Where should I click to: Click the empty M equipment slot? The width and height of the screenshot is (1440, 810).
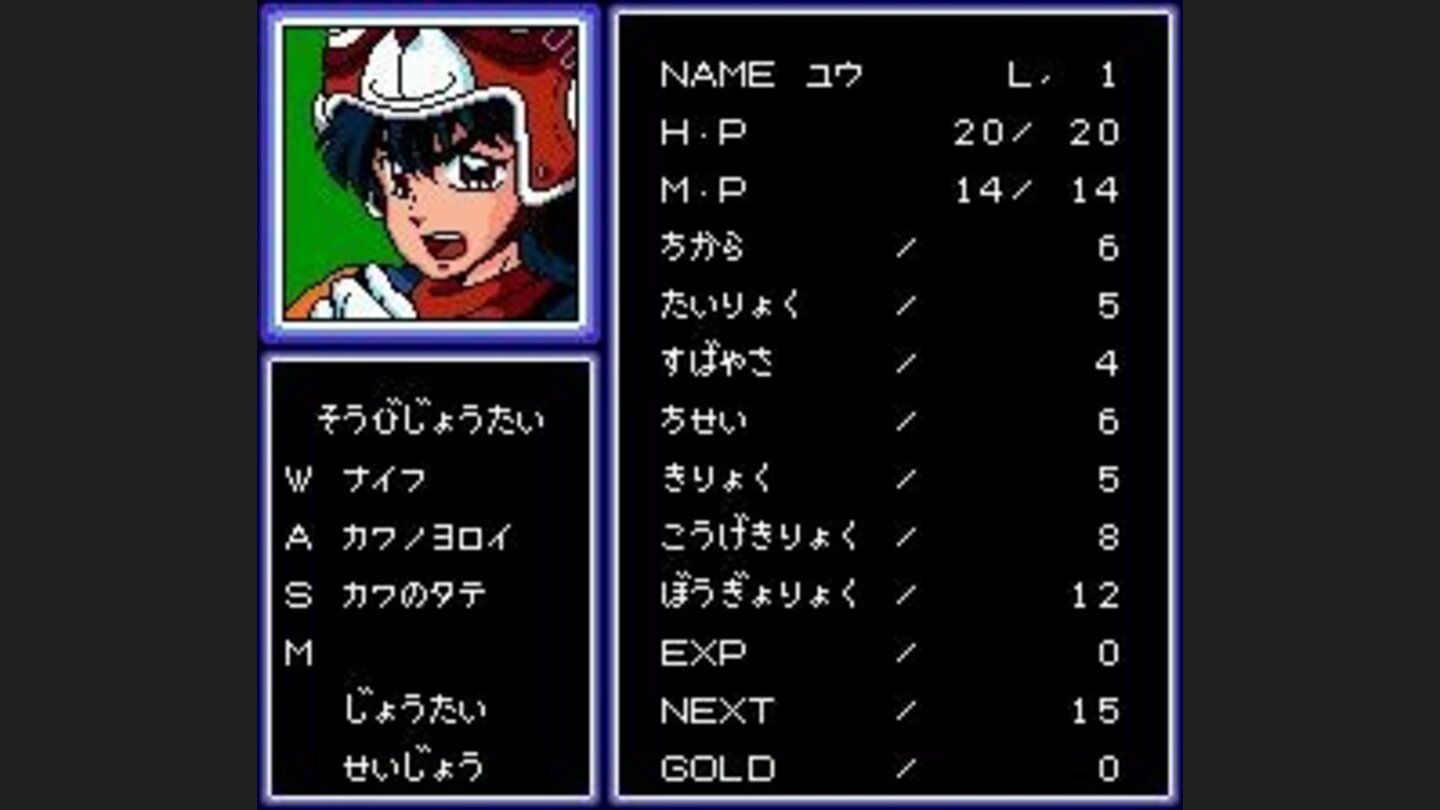pyautogui.click(x=300, y=653)
